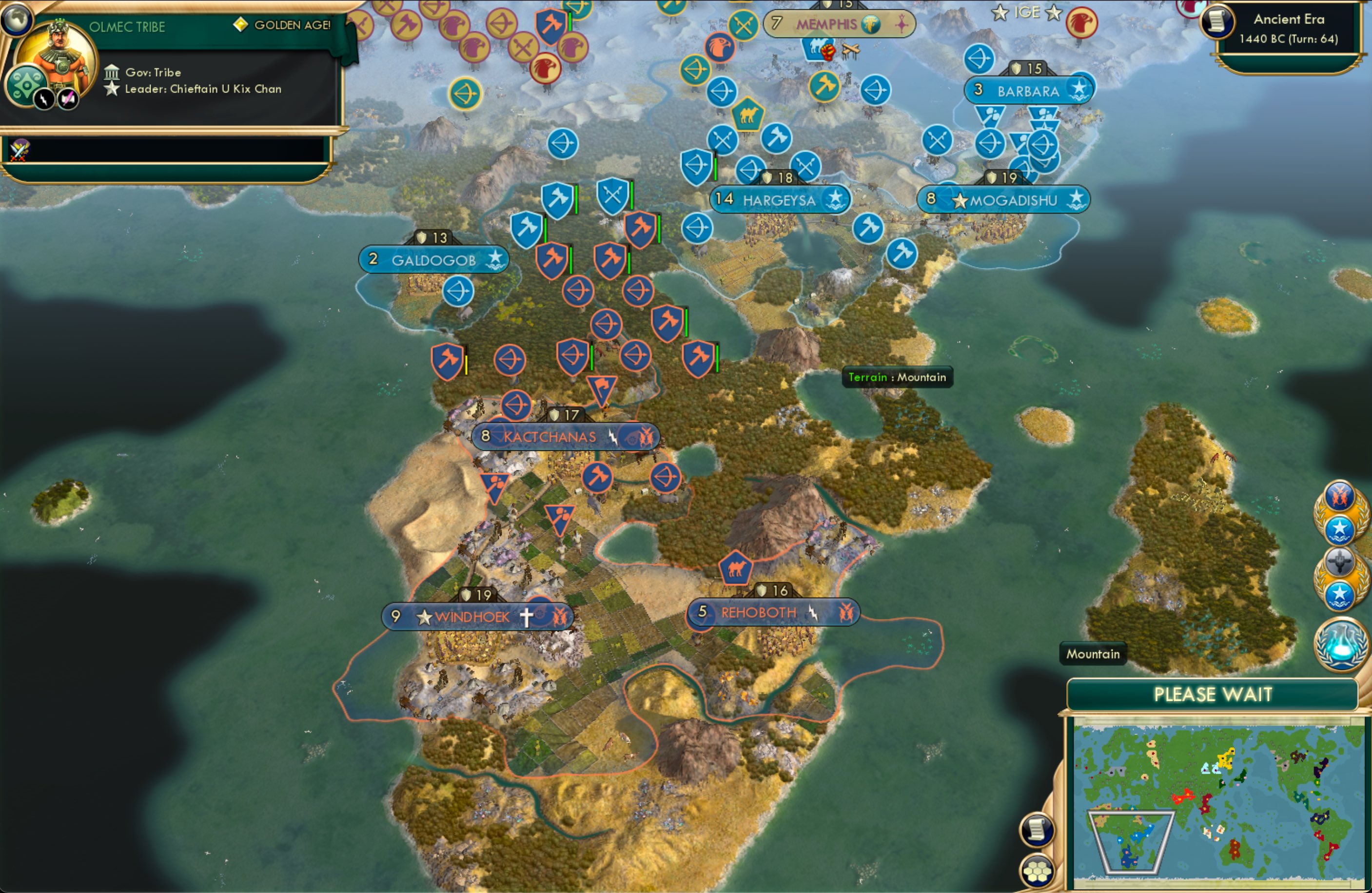Click a location on the minimap
This screenshot has height=893, width=1372.
(x=1216, y=801)
